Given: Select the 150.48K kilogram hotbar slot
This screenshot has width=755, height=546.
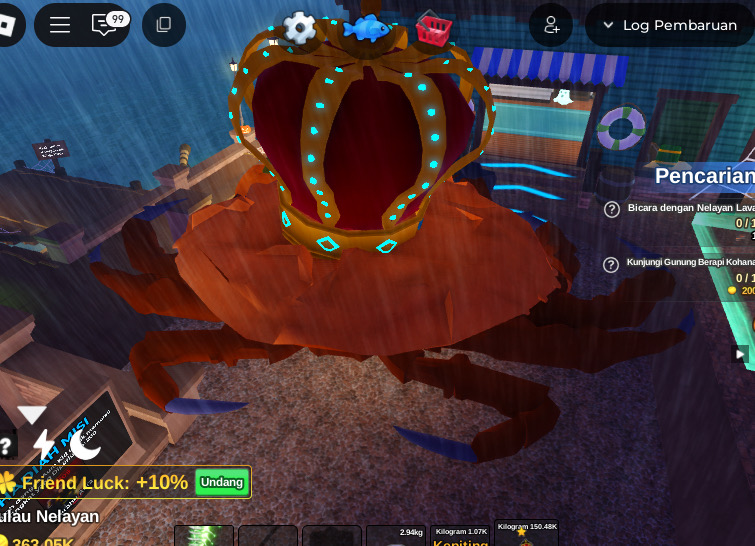Looking at the screenshot, I should coord(527,535).
